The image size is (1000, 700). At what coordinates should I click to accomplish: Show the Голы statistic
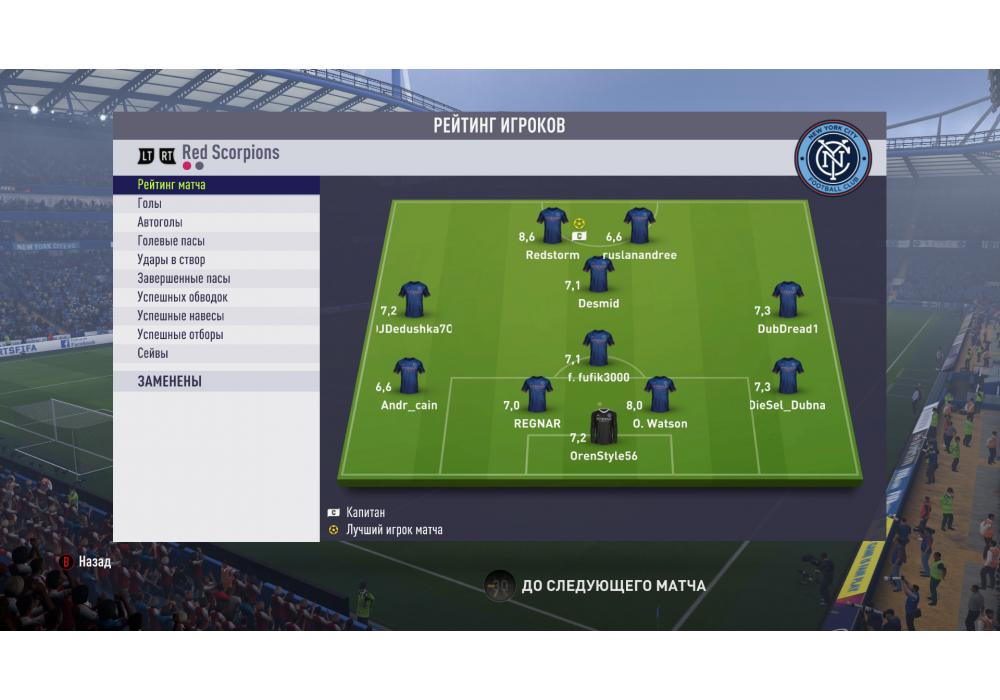(x=216, y=204)
